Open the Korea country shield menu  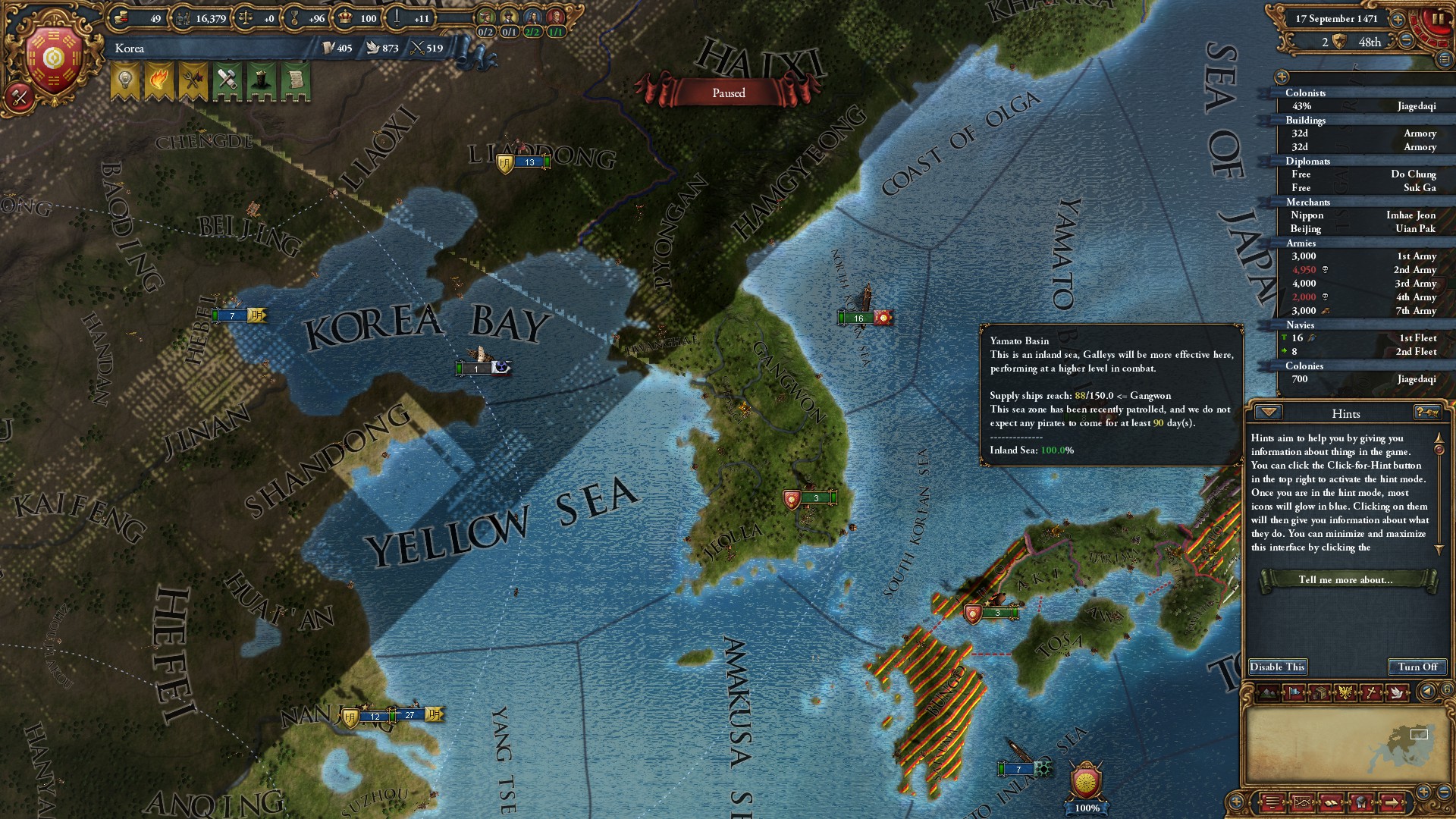53,59
